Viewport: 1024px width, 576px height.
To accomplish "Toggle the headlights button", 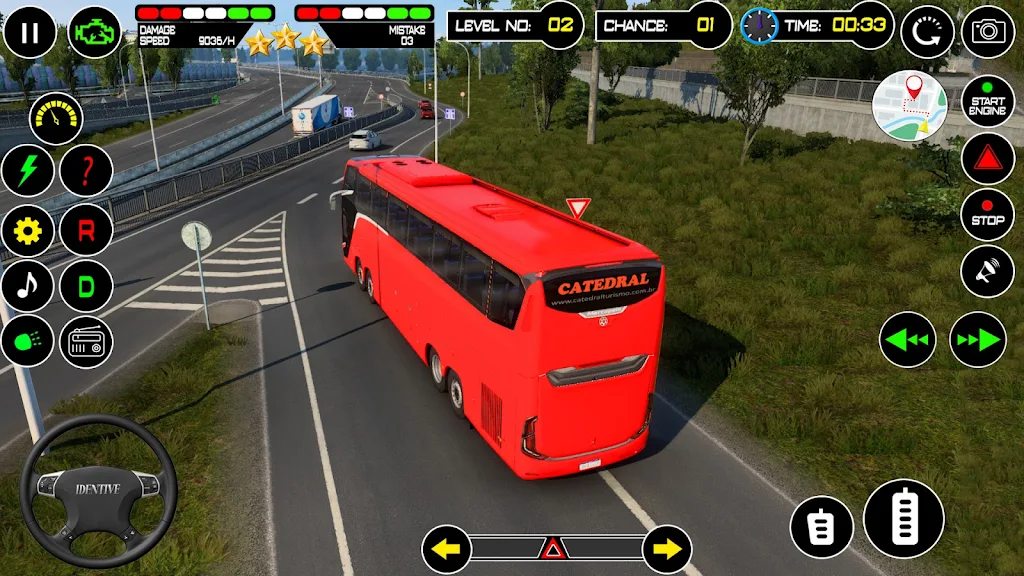I will (x=28, y=343).
